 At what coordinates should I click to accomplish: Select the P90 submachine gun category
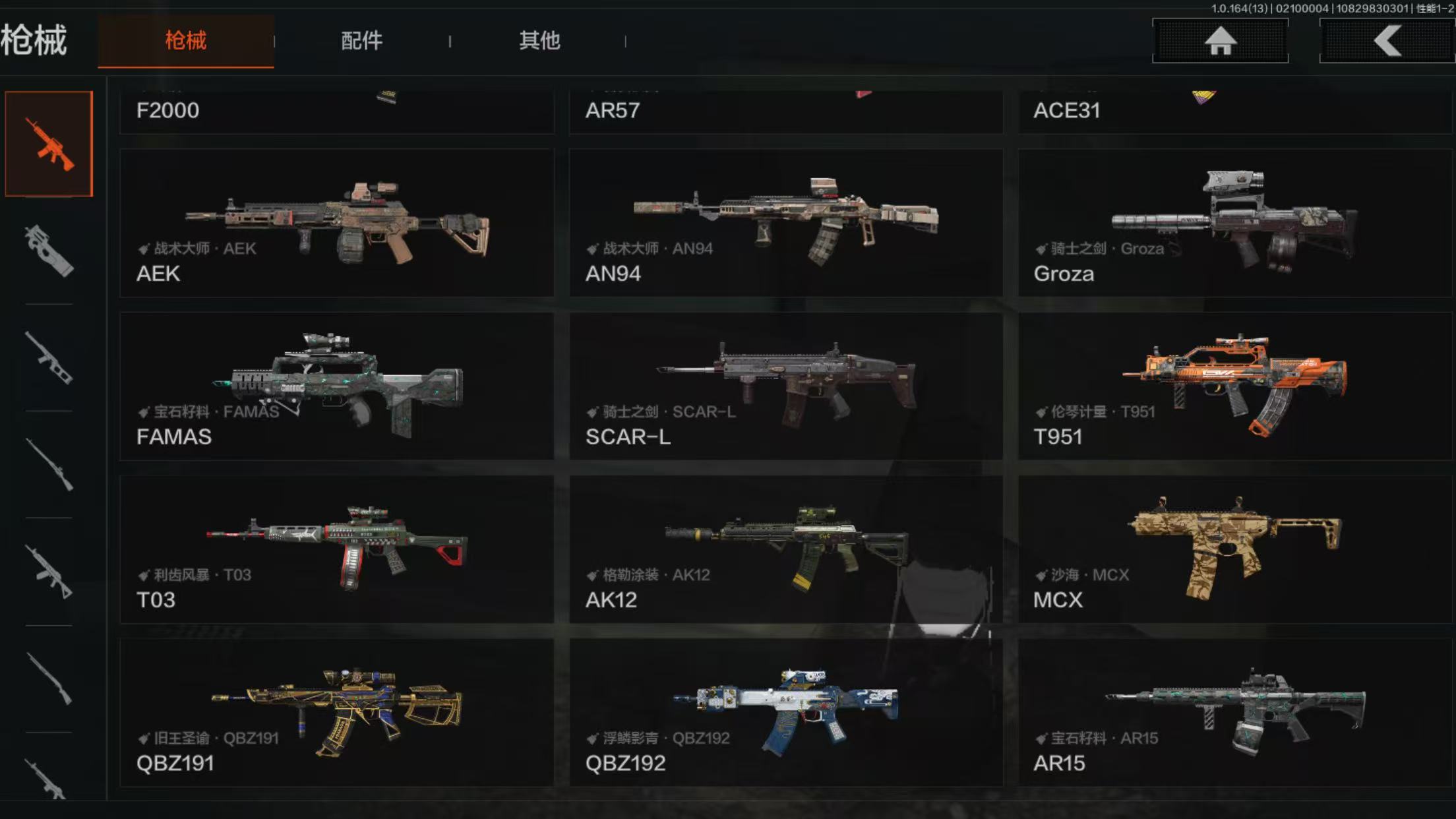[49, 251]
